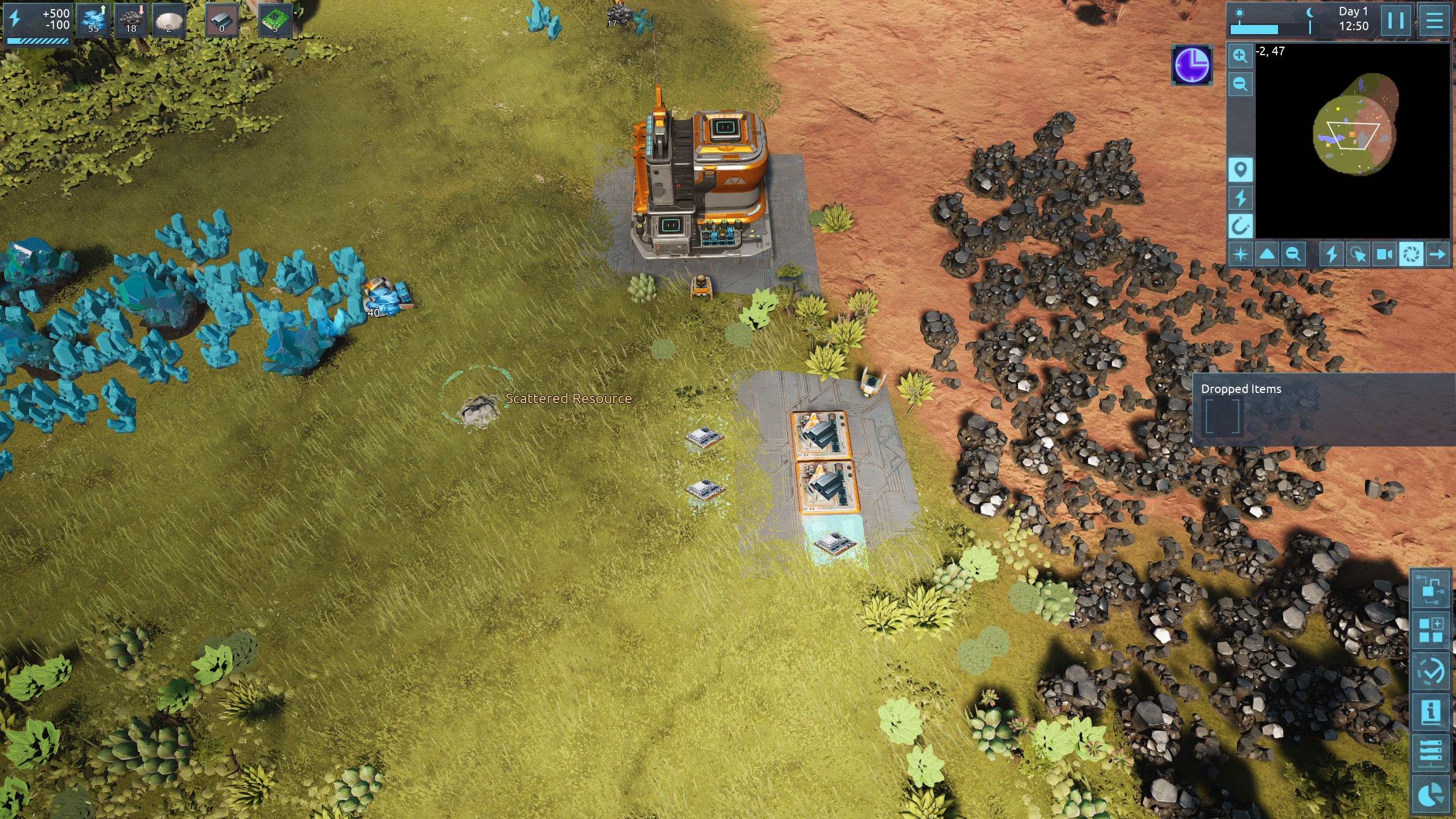Click the right arrow button under the minimap
The height and width of the screenshot is (819, 1456).
[x=1437, y=254]
